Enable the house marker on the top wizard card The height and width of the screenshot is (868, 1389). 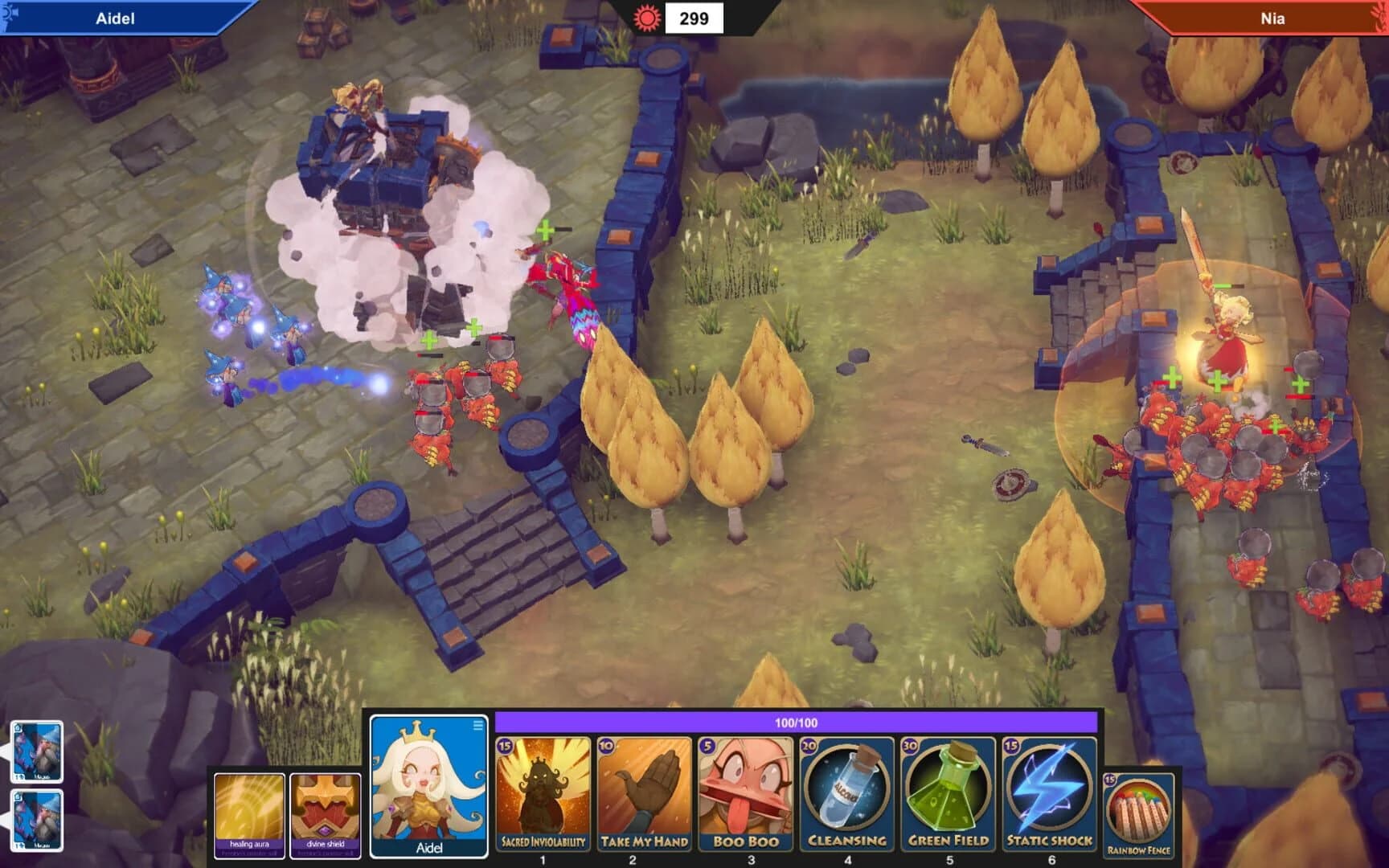tap(18, 728)
